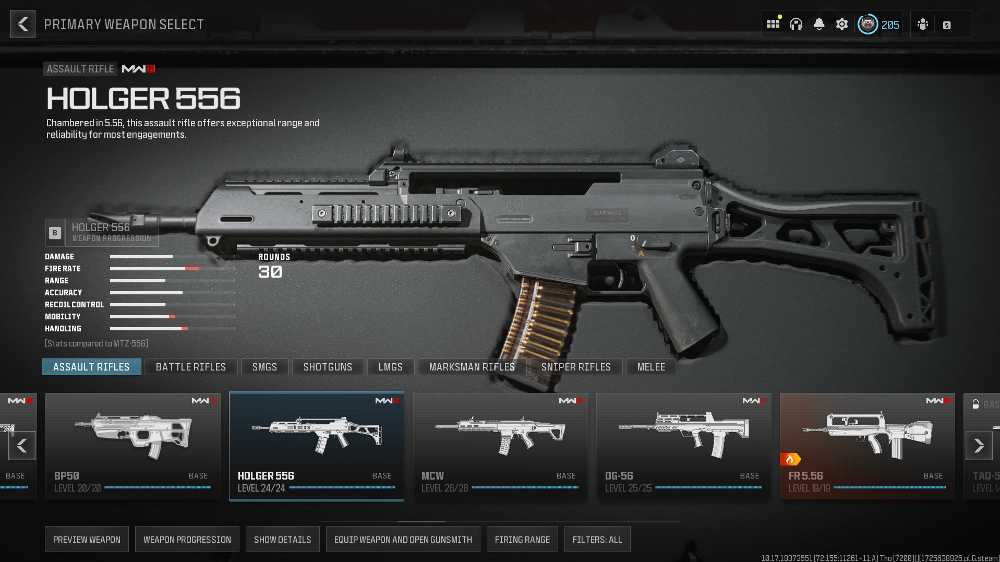Open the grid menu icon
This screenshot has height=562, width=1000.
click(x=773, y=24)
